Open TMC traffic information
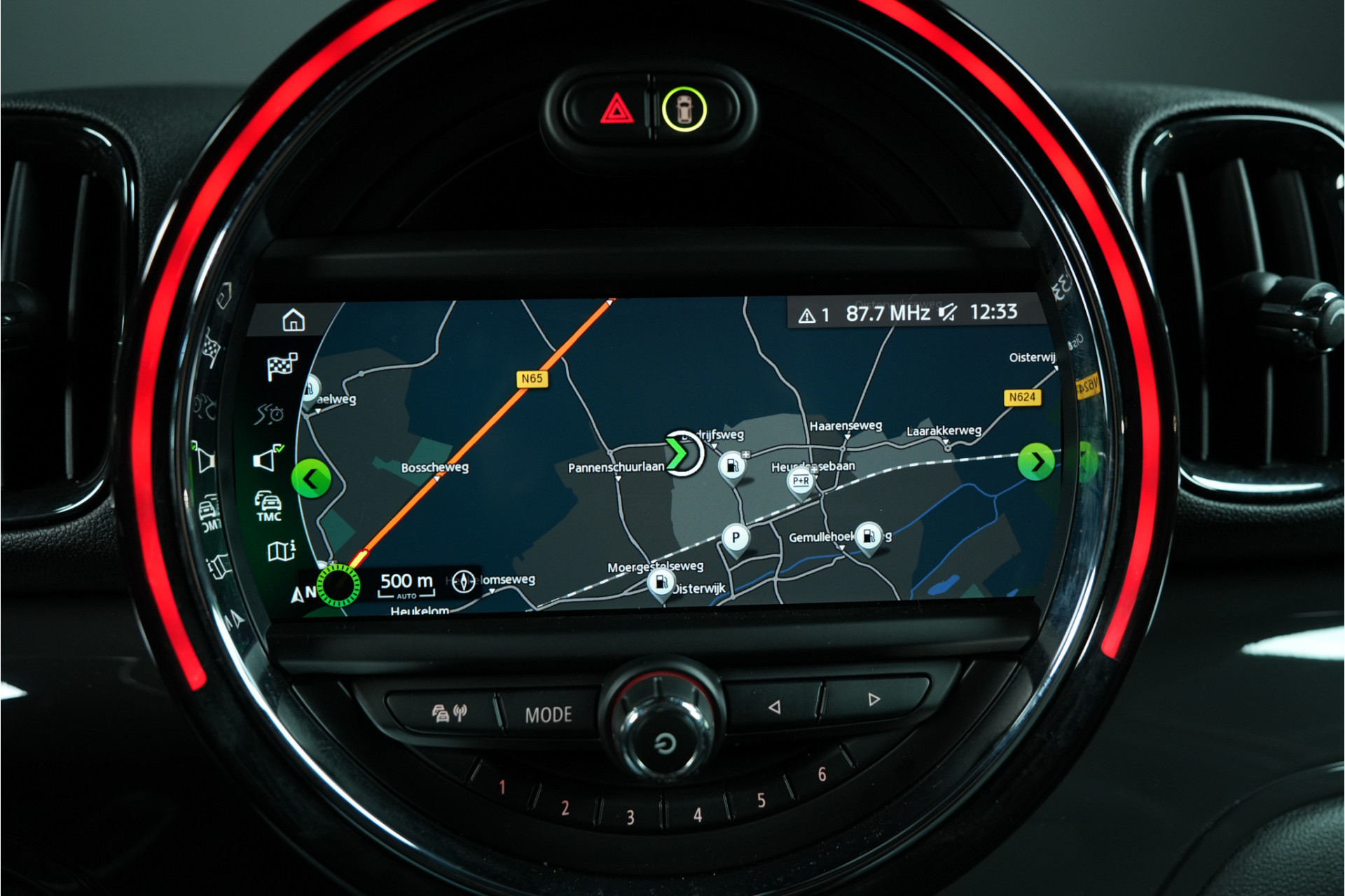The width and height of the screenshot is (1345, 896). tap(268, 506)
